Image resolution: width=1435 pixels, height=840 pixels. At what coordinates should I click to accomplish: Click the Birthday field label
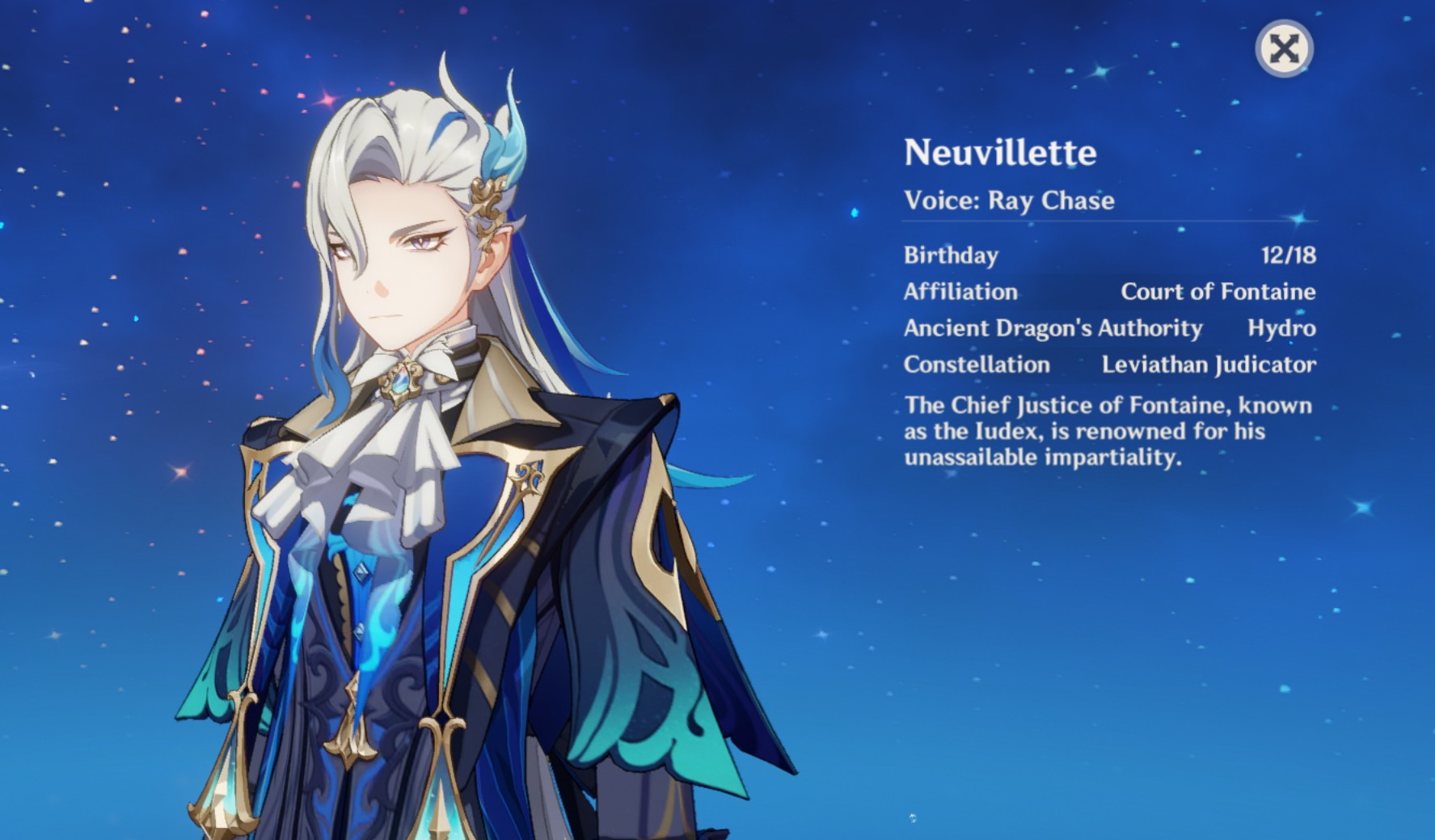point(950,256)
